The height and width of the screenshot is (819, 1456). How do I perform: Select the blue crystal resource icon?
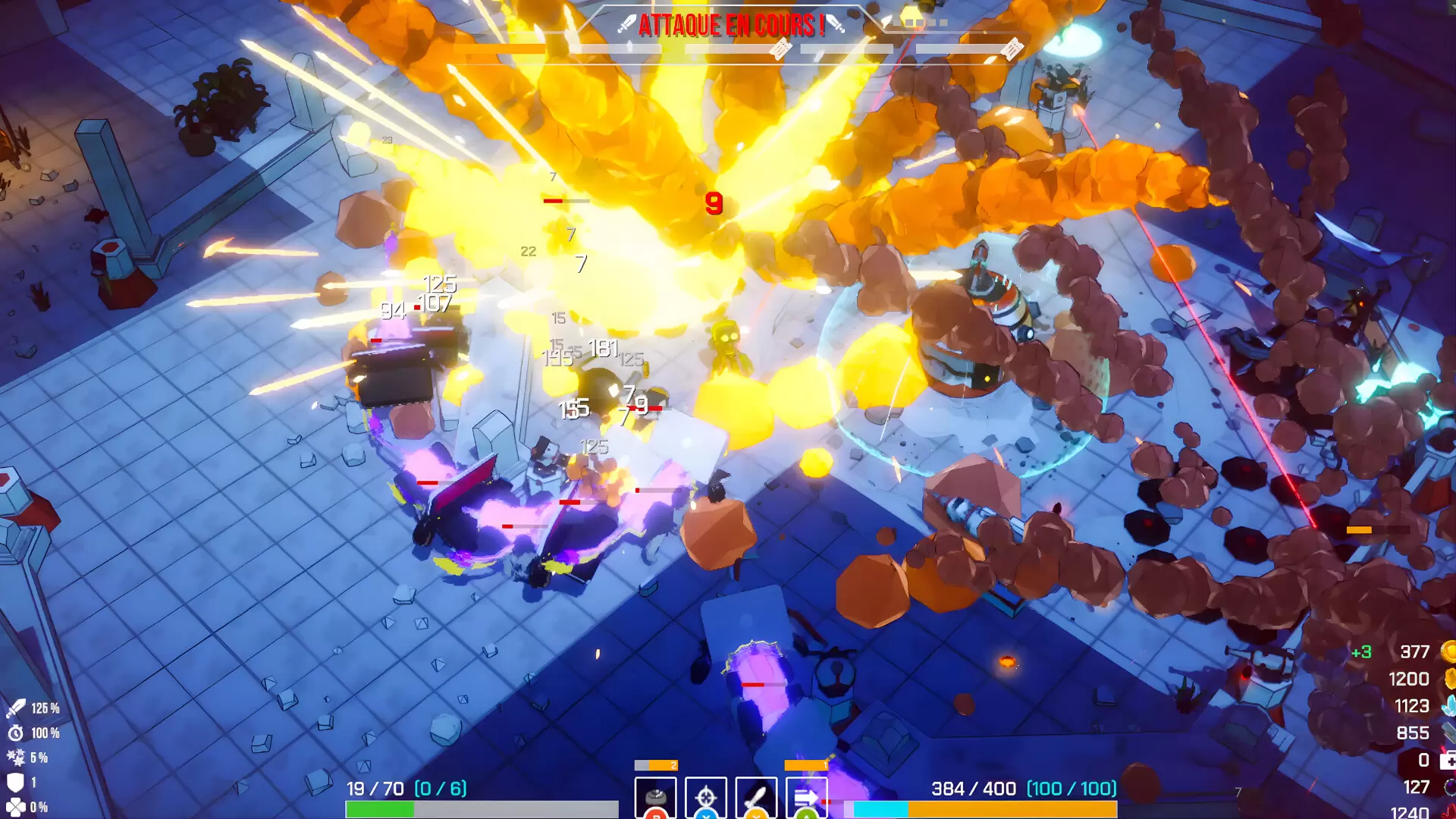point(1448,706)
